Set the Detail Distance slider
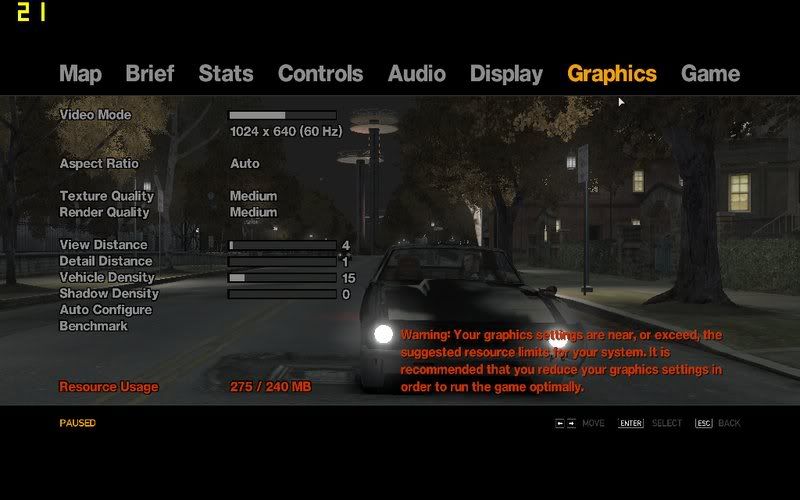This screenshot has height=500, width=800. click(x=282, y=262)
